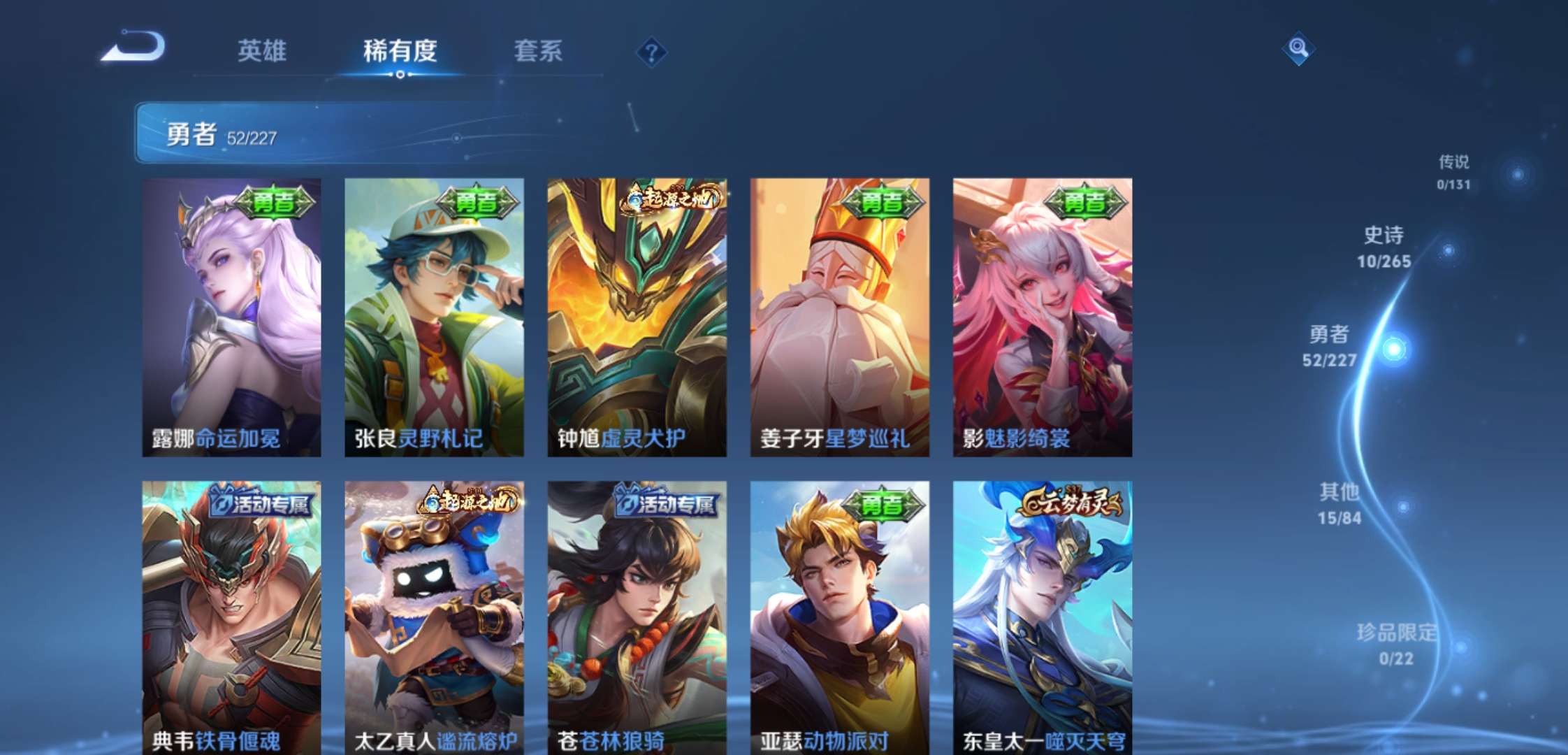
Task: Open 影魅's 影绮裳 skin card
Action: [1040, 315]
